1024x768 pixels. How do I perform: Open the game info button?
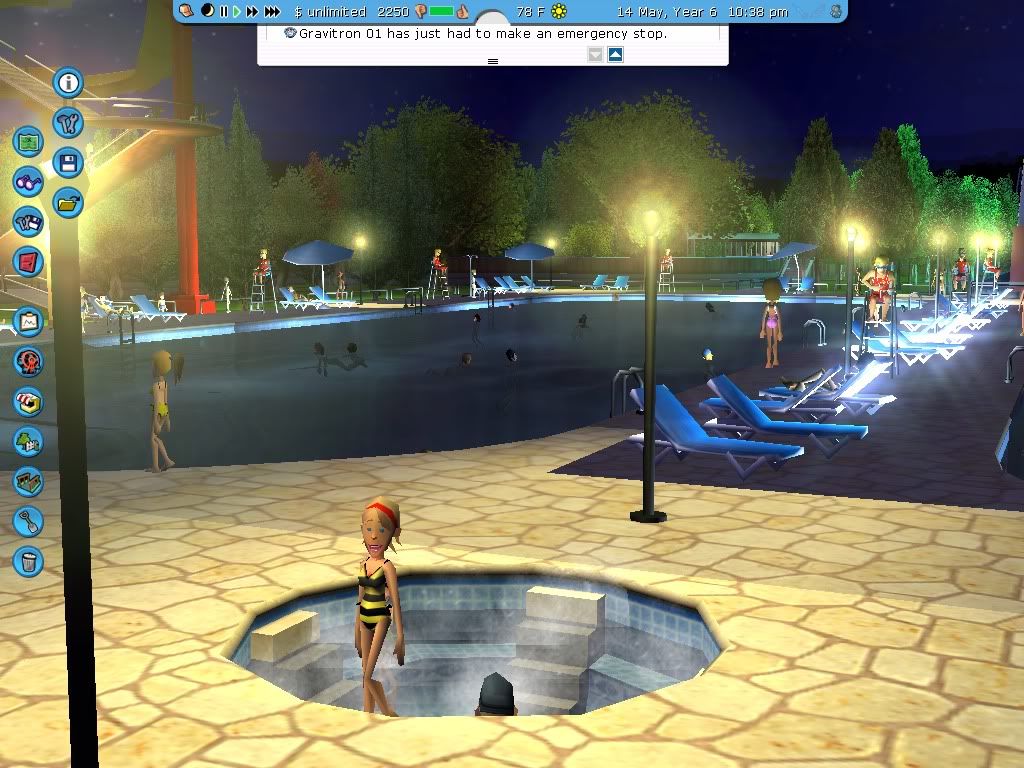pos(68,83)
